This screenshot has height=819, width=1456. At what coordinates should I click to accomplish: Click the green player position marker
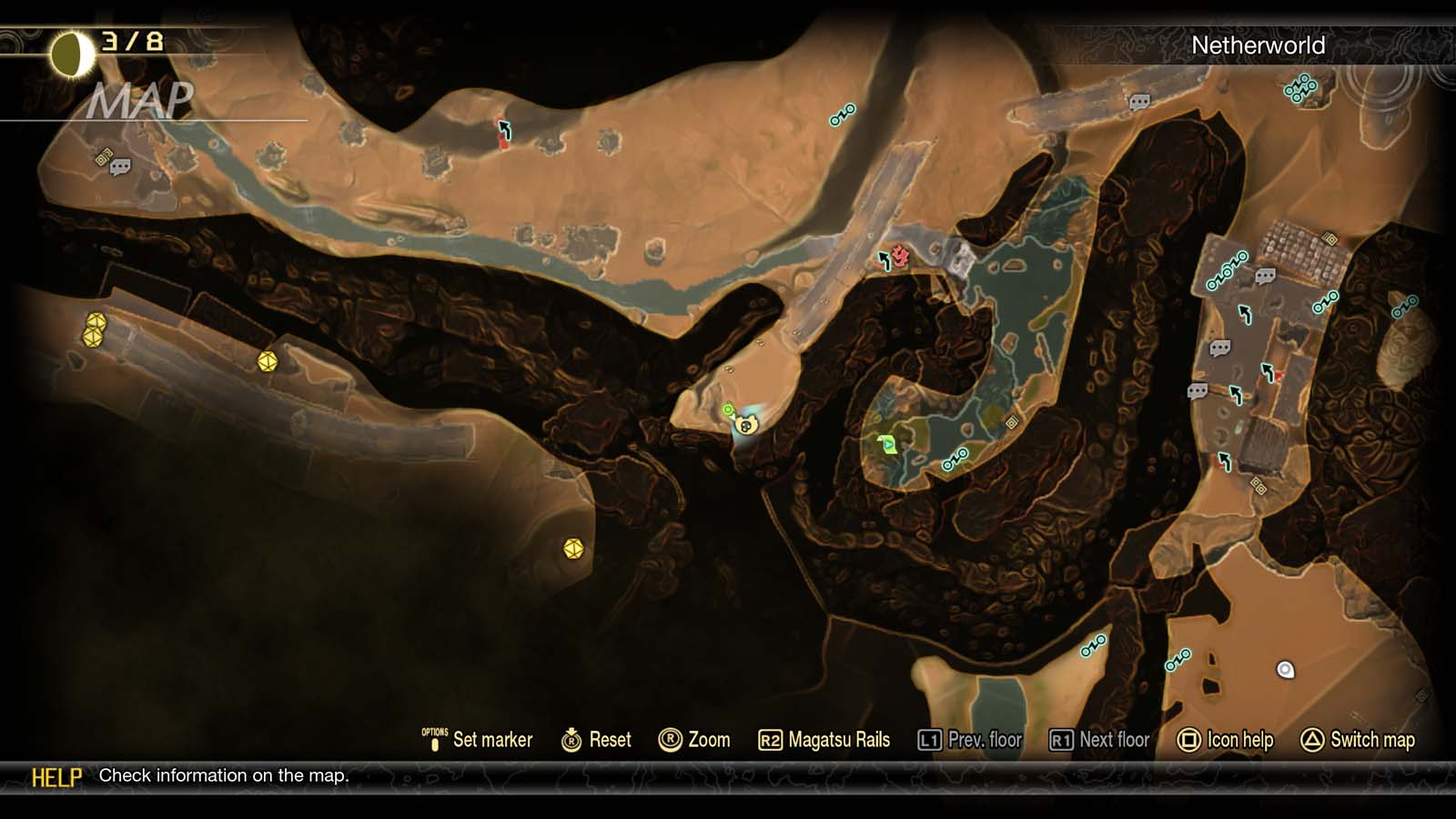(728, 409)
